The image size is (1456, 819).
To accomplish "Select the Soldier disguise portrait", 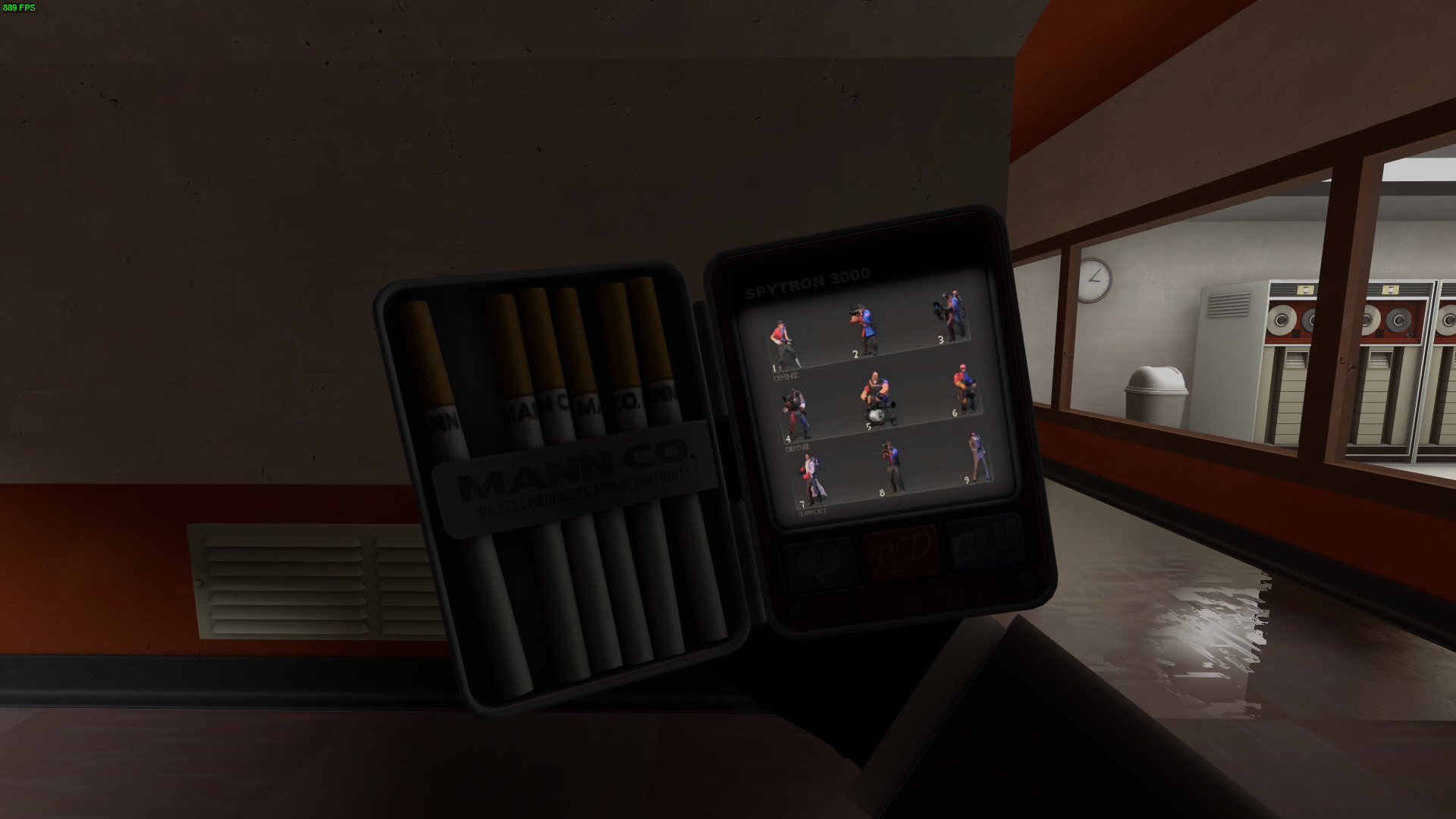I will (x=864, y=328).
